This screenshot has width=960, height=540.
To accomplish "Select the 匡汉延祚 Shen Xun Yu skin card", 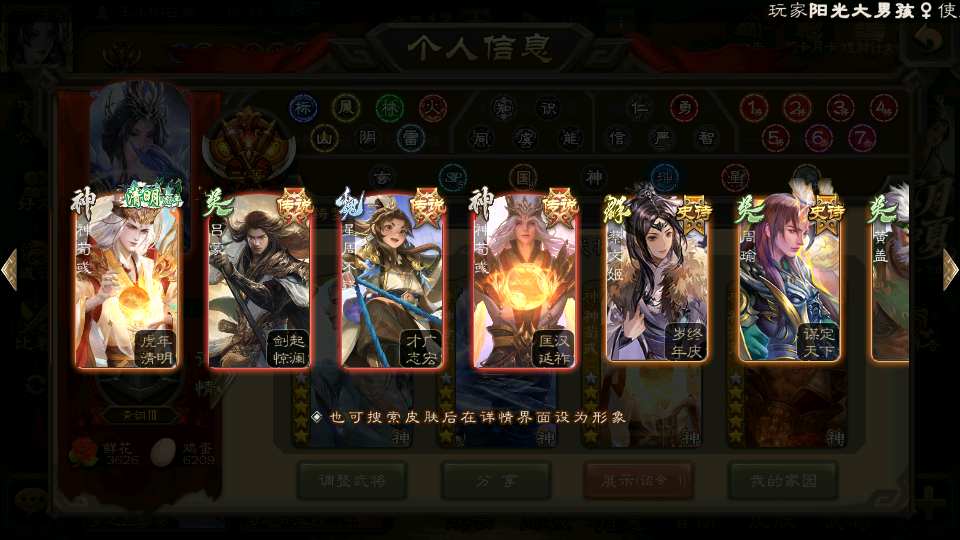I will coord(524,280).
